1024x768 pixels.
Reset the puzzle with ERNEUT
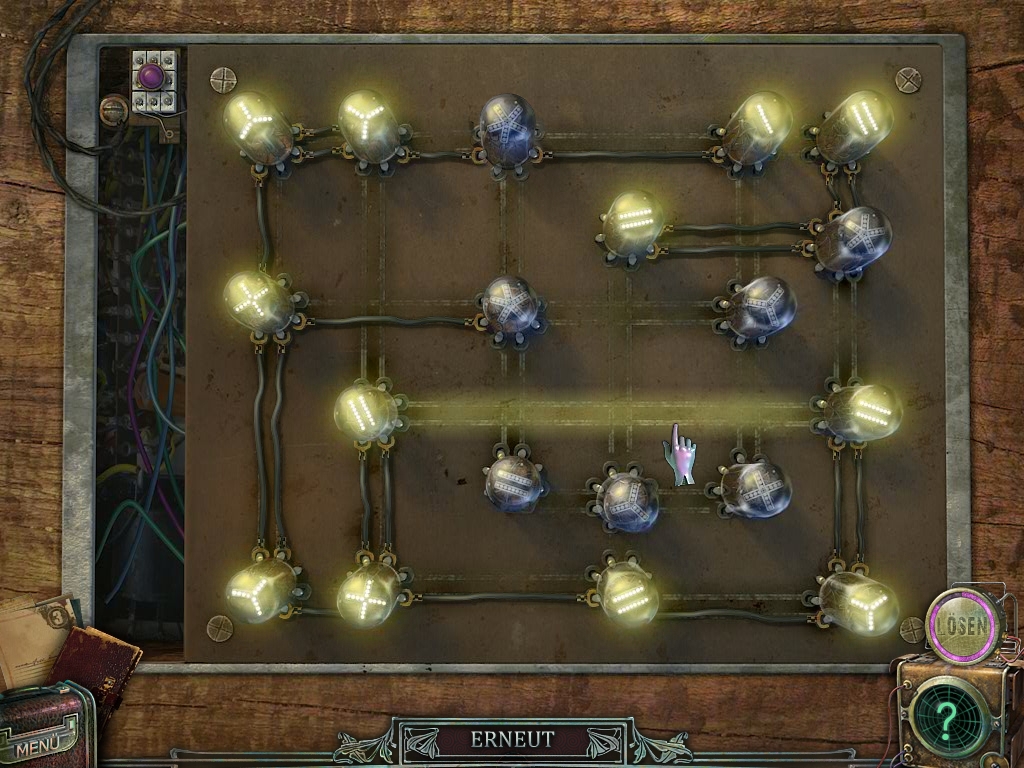[512, 741]
